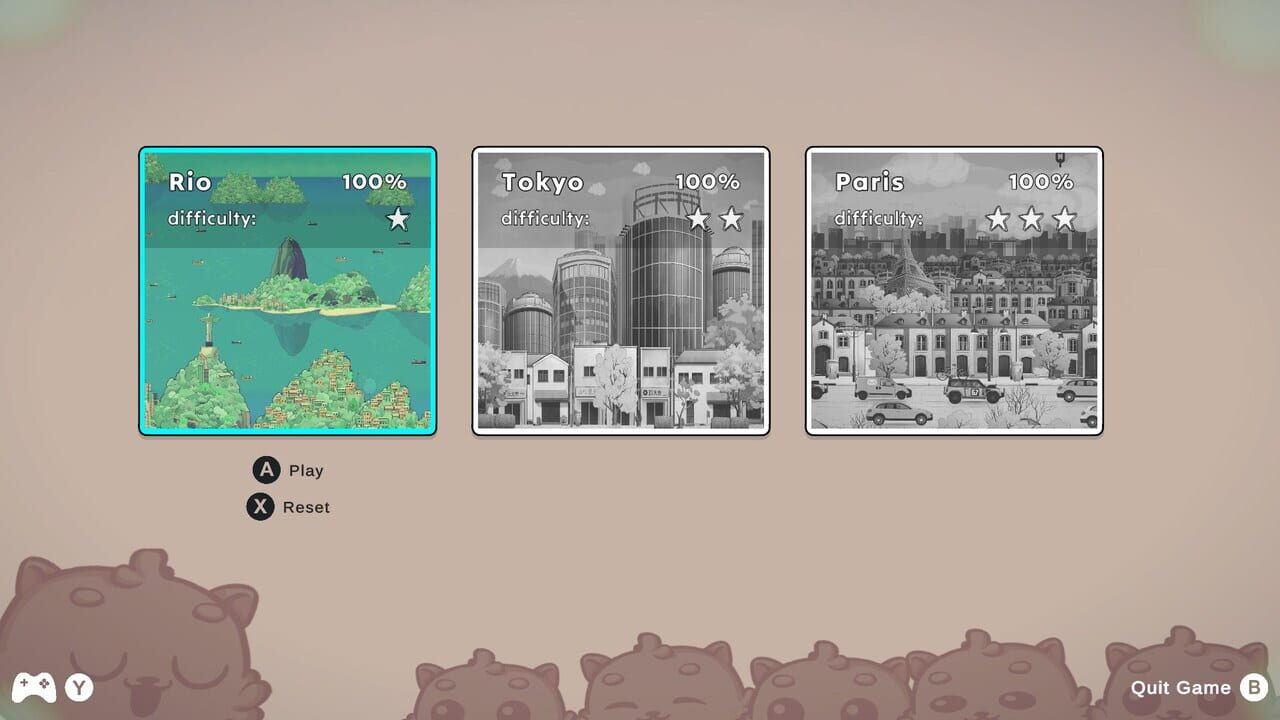The height and width of the screenshot is (720, 1280).
Task: Click Quit Game in the bottom right corner
Action: (x=1180, y=688)
